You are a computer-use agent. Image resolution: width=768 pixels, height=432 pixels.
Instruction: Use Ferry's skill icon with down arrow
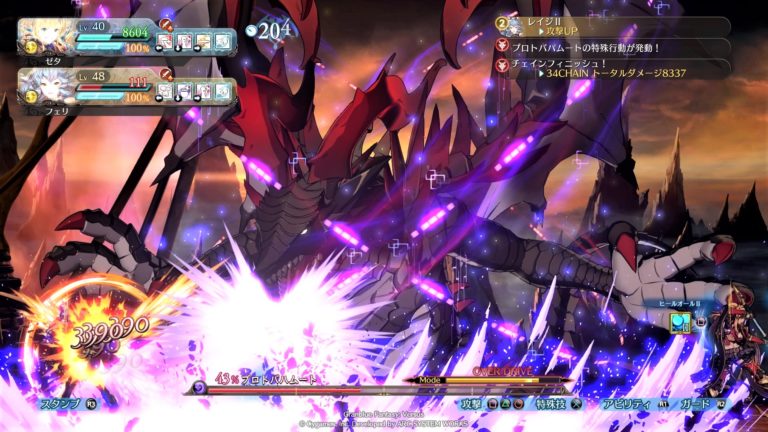click(x=185, y=92)
